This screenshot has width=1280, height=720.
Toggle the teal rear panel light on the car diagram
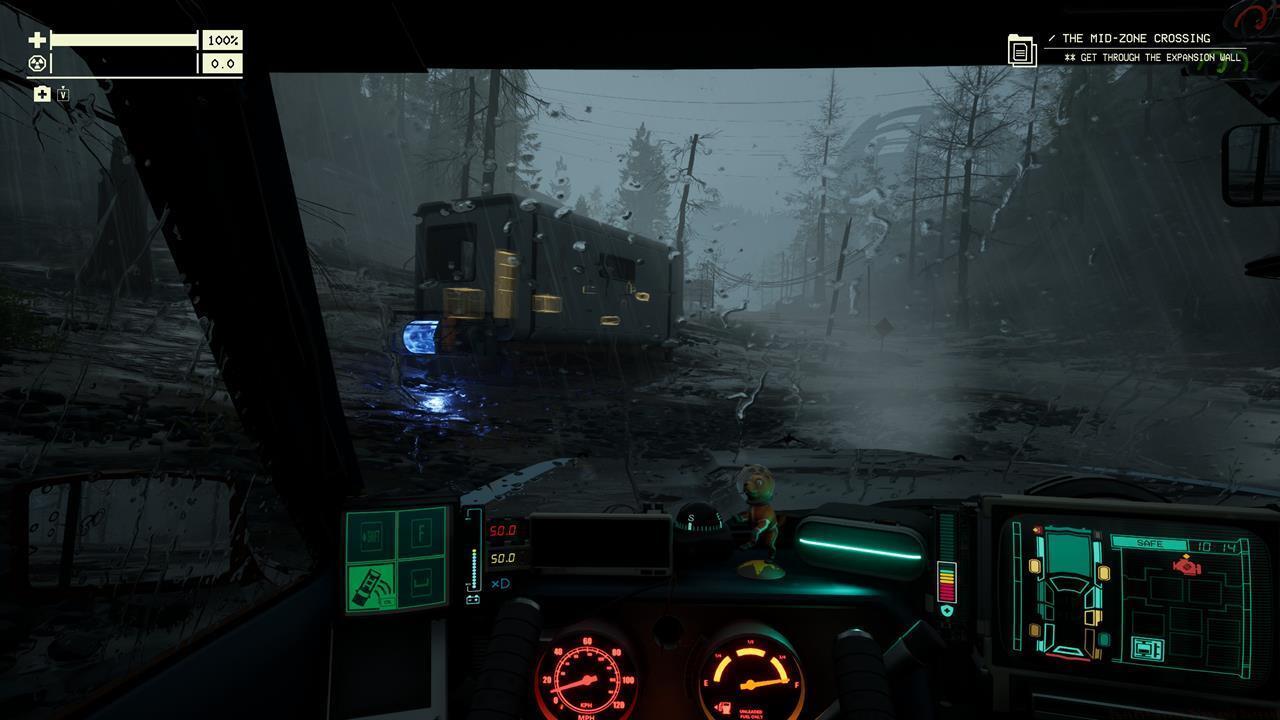point(1103,640)
